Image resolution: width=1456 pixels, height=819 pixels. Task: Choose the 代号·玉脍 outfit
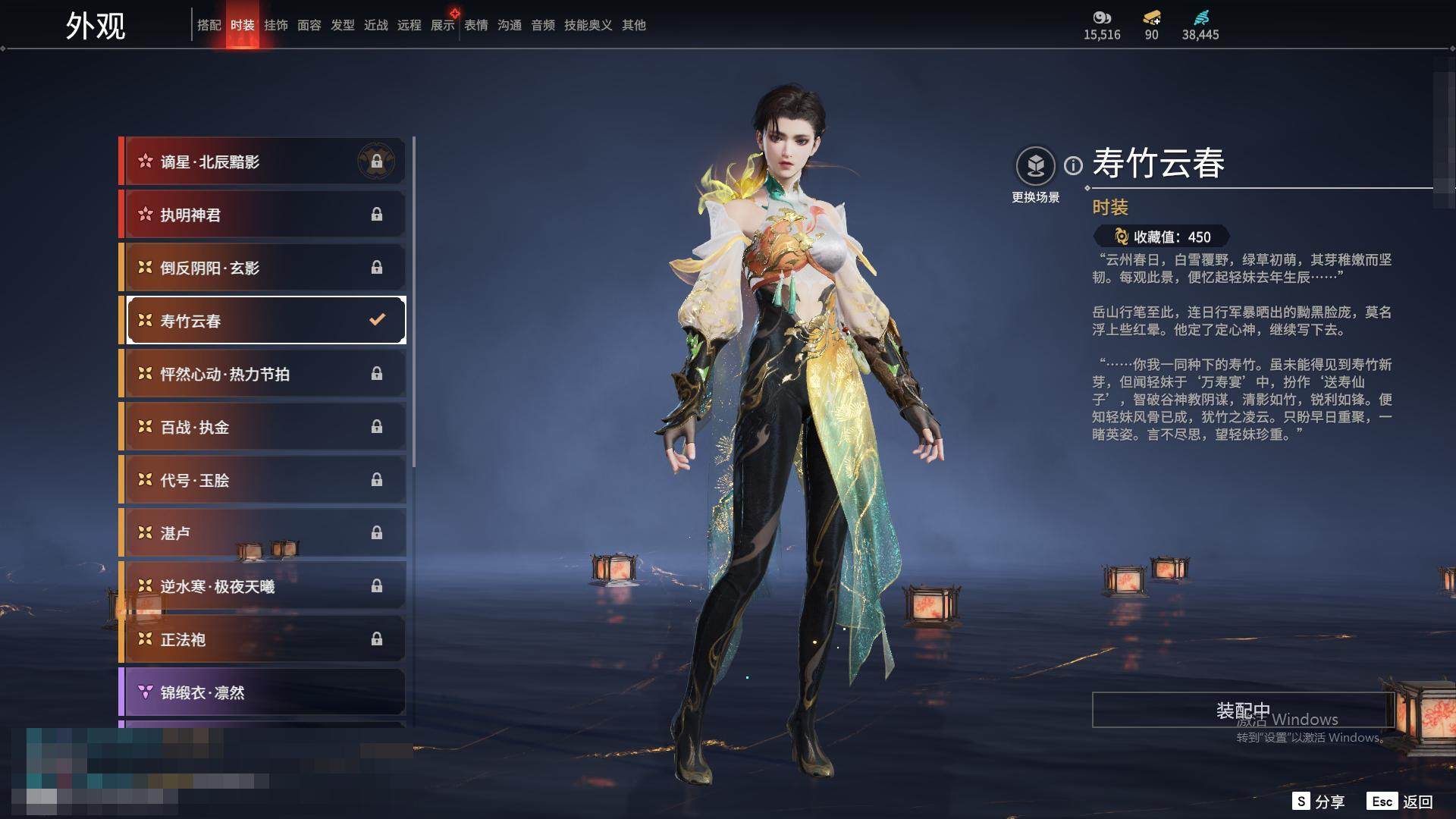tap(263, 480)
